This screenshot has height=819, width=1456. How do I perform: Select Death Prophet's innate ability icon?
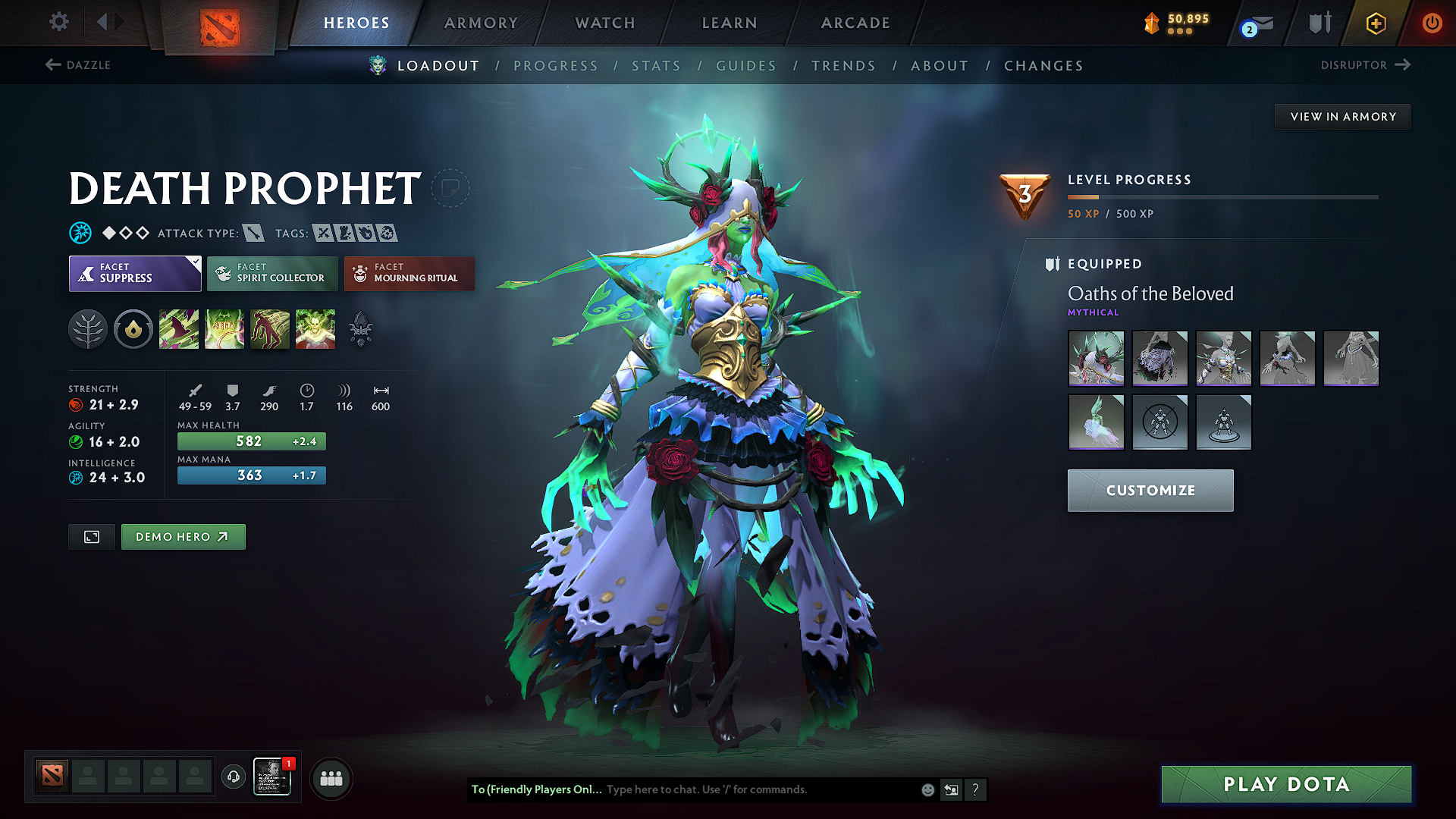click(x=133, y=328)
